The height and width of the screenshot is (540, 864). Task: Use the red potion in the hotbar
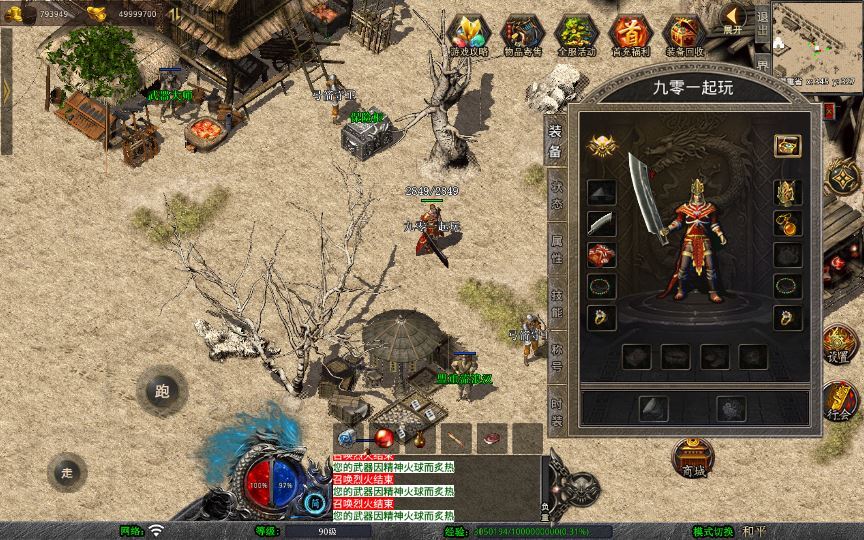pyautogui.click(x=384, y=437)
